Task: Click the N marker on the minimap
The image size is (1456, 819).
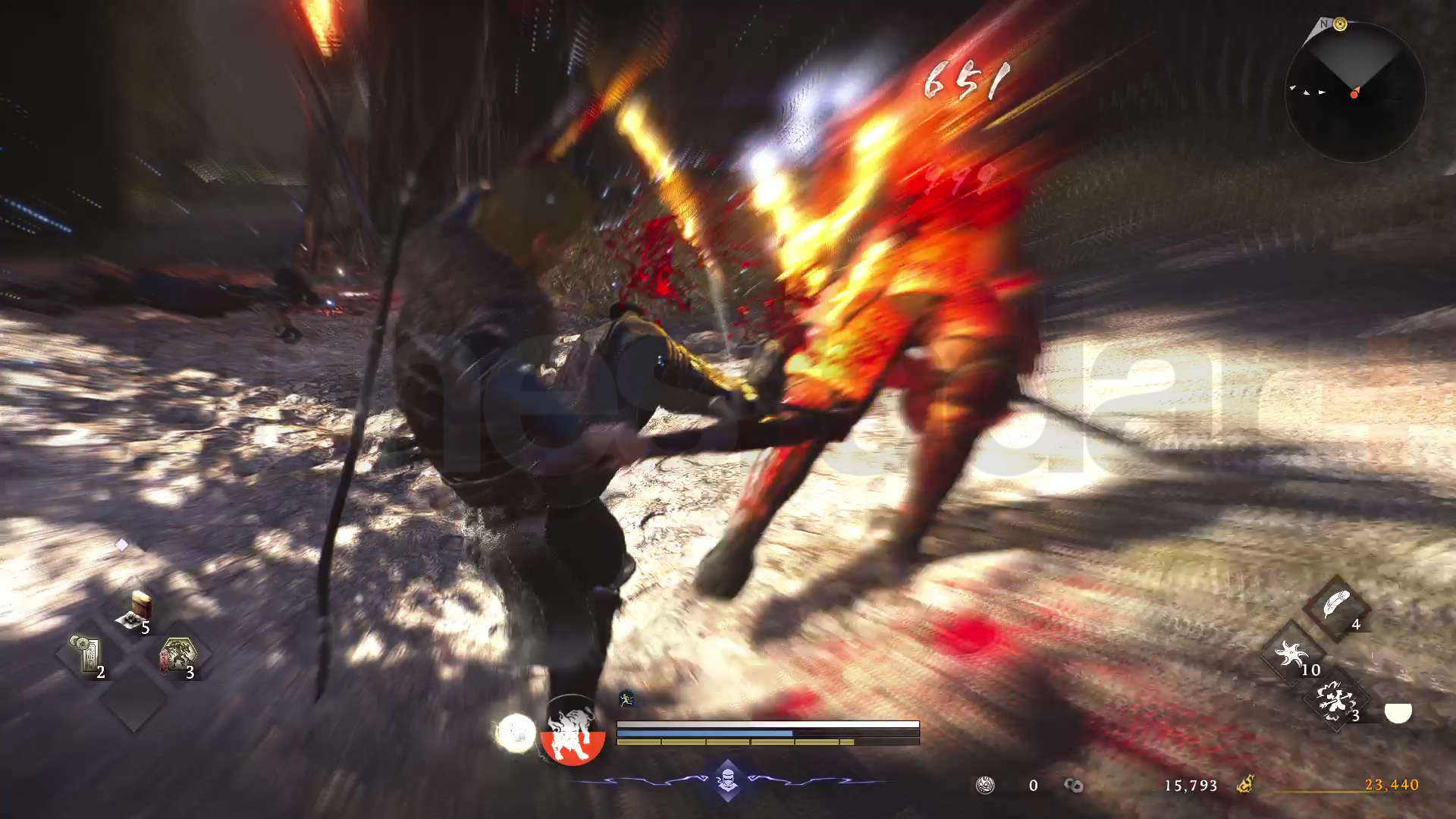Action: (1326, 24)
